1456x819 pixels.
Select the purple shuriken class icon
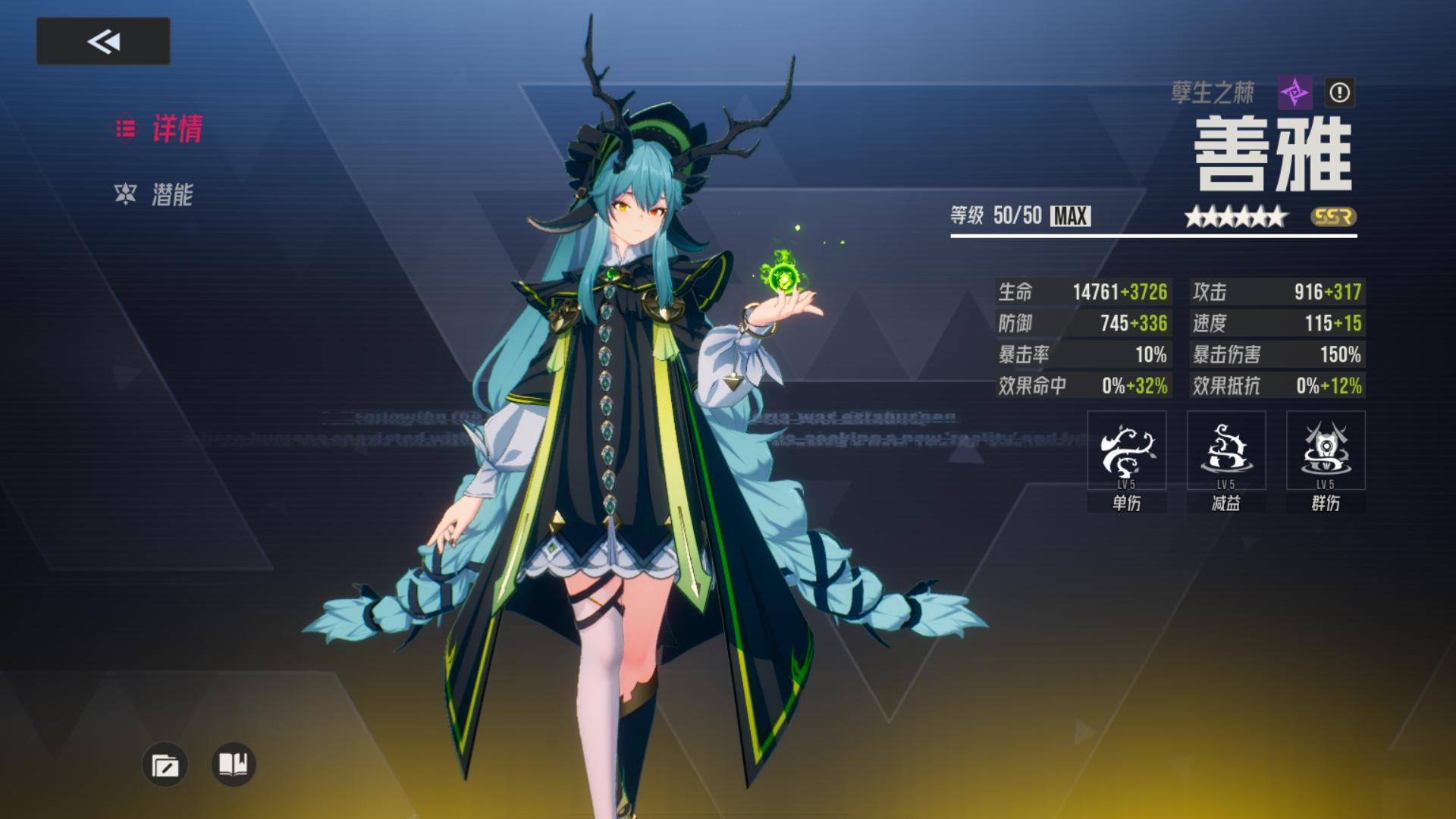pos(1294,93)
